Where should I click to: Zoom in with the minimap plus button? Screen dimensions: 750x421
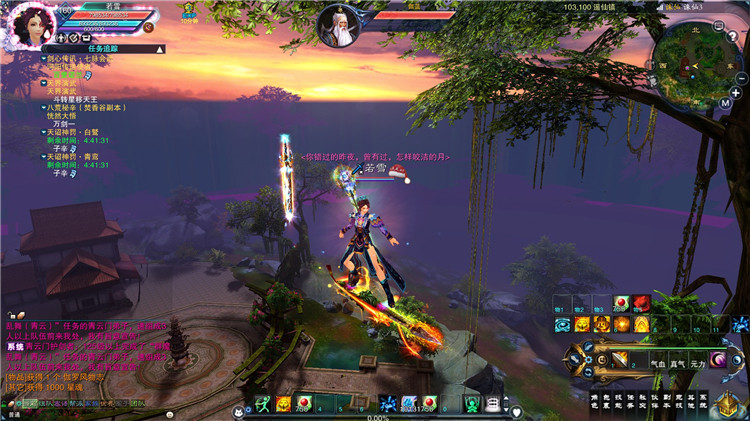(x=735, y=92)
